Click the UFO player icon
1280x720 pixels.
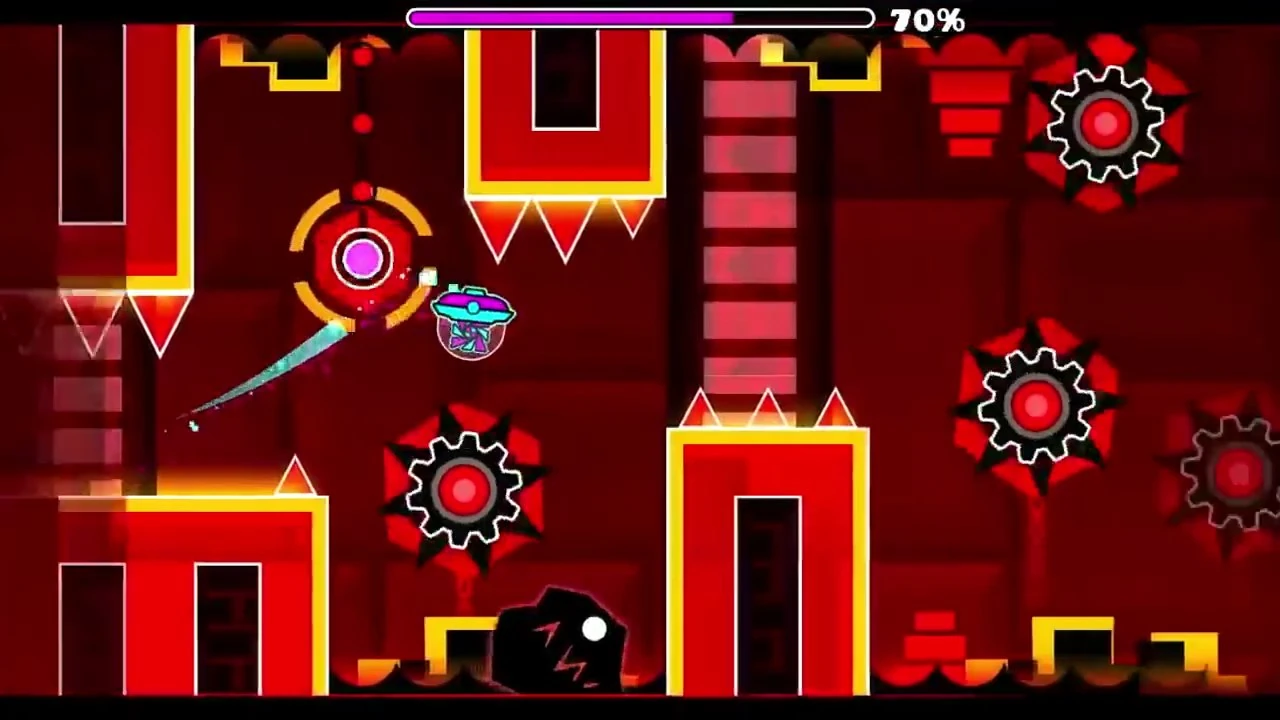pos(470,315)
